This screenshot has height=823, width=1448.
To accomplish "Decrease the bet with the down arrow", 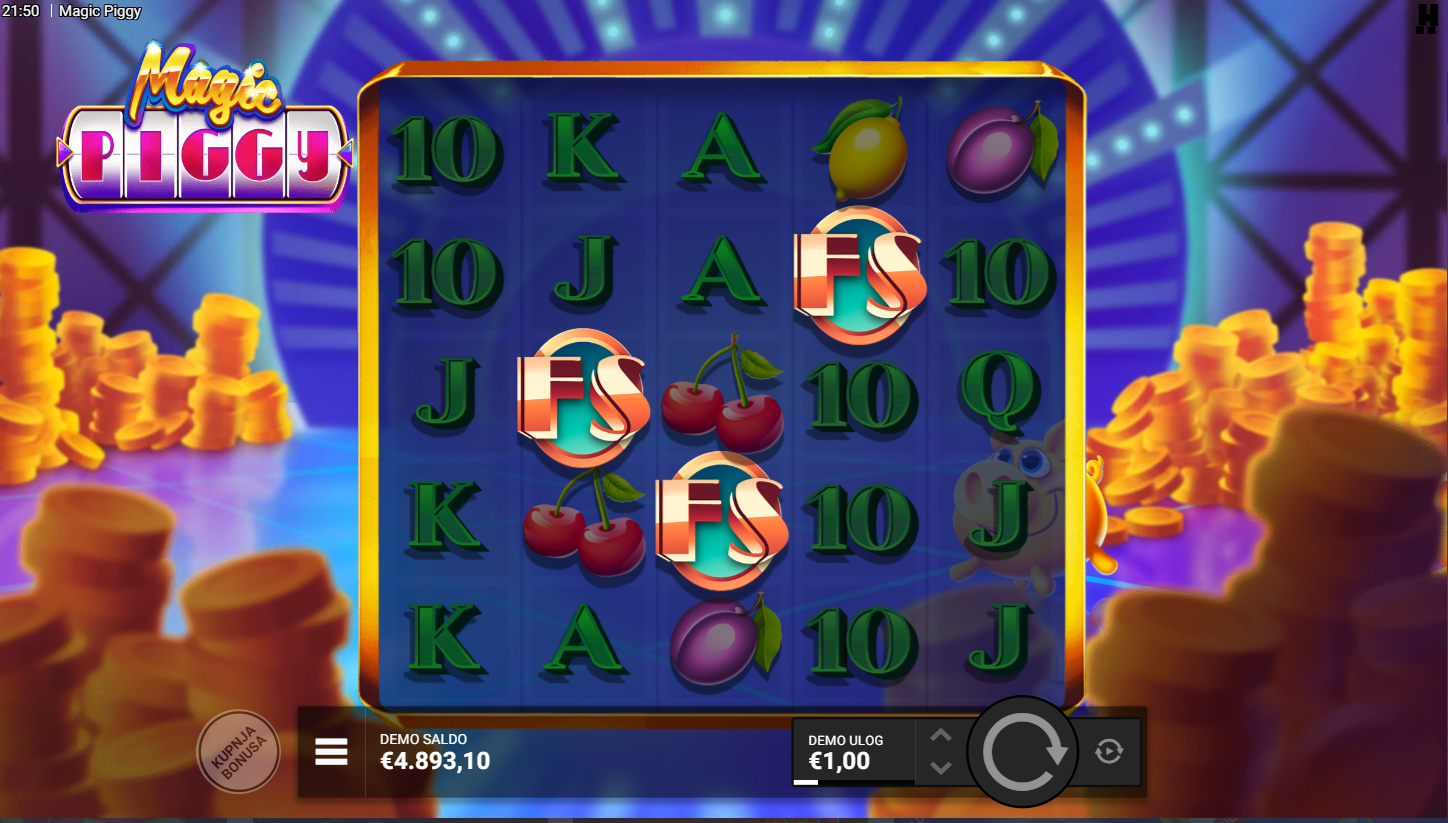I will [x=940, y=767].
